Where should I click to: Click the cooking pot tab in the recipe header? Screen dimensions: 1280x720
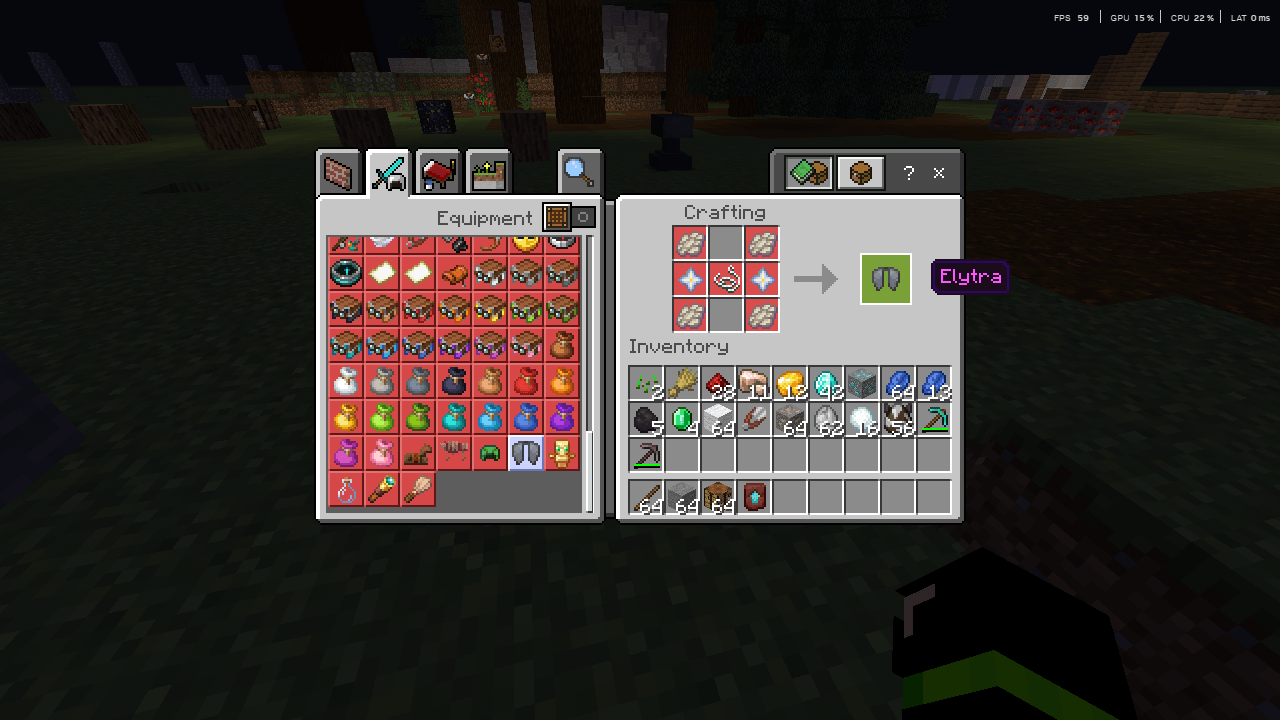[x=861, y=172]
